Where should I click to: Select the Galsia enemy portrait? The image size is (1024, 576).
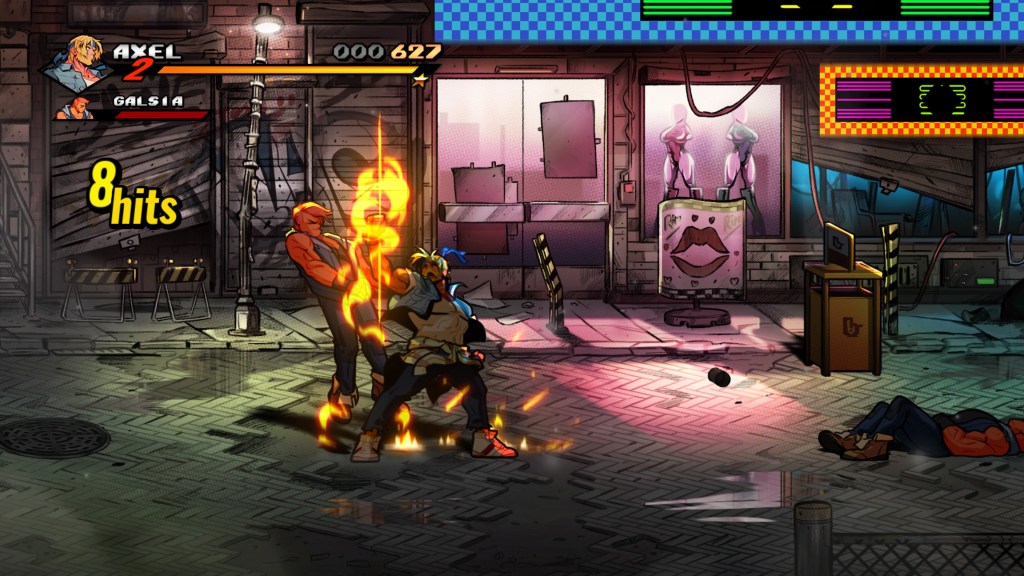click(74, 107)
